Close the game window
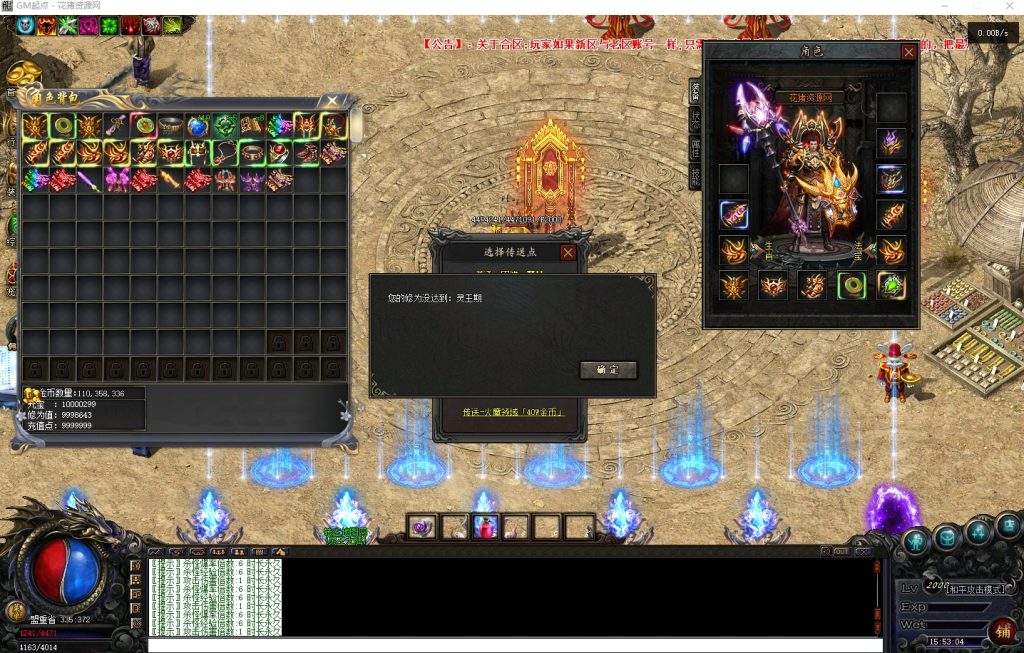Screen dimensions: 1024x653 (x=1007, y=7)
